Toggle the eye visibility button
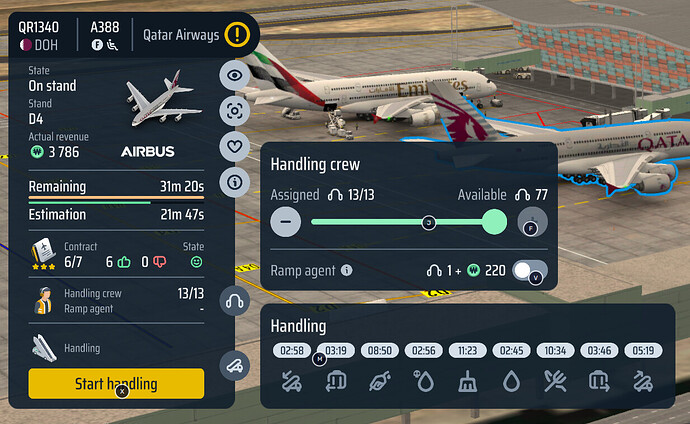The image size is (690, 424). (235, 75)
